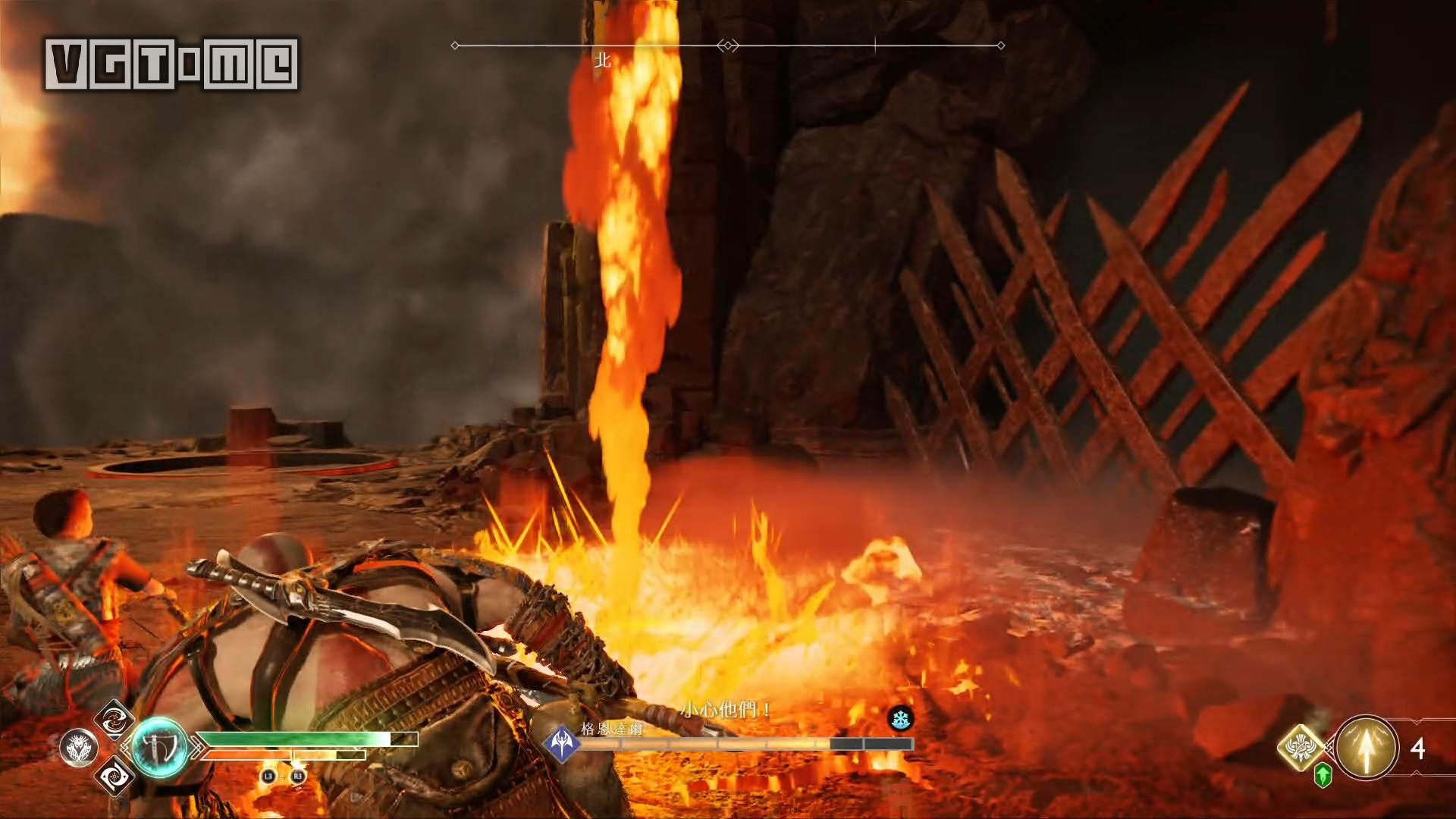
Task: Click the compass bar at the north marker
Action: point(603,47)
